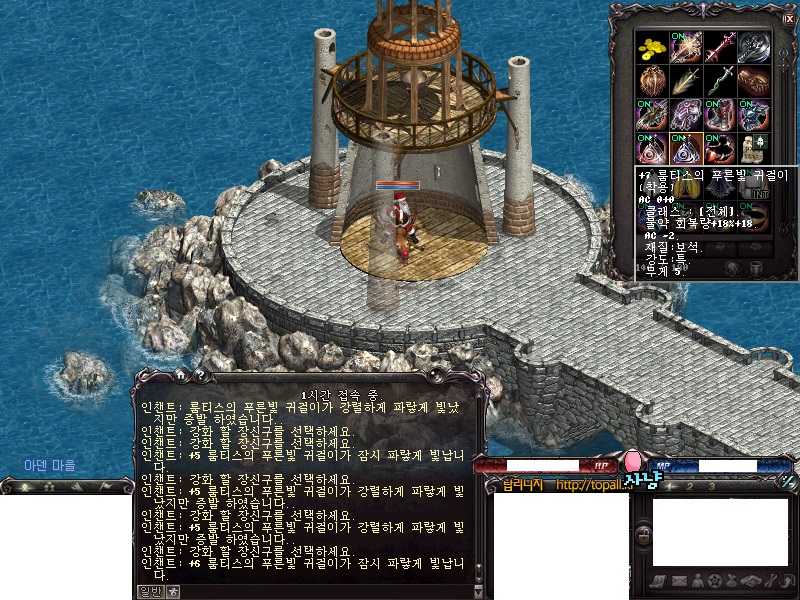Choose the green serpent sword item
Screen dimensions: 800x600
pyautogui.click(x=720, y=80)
